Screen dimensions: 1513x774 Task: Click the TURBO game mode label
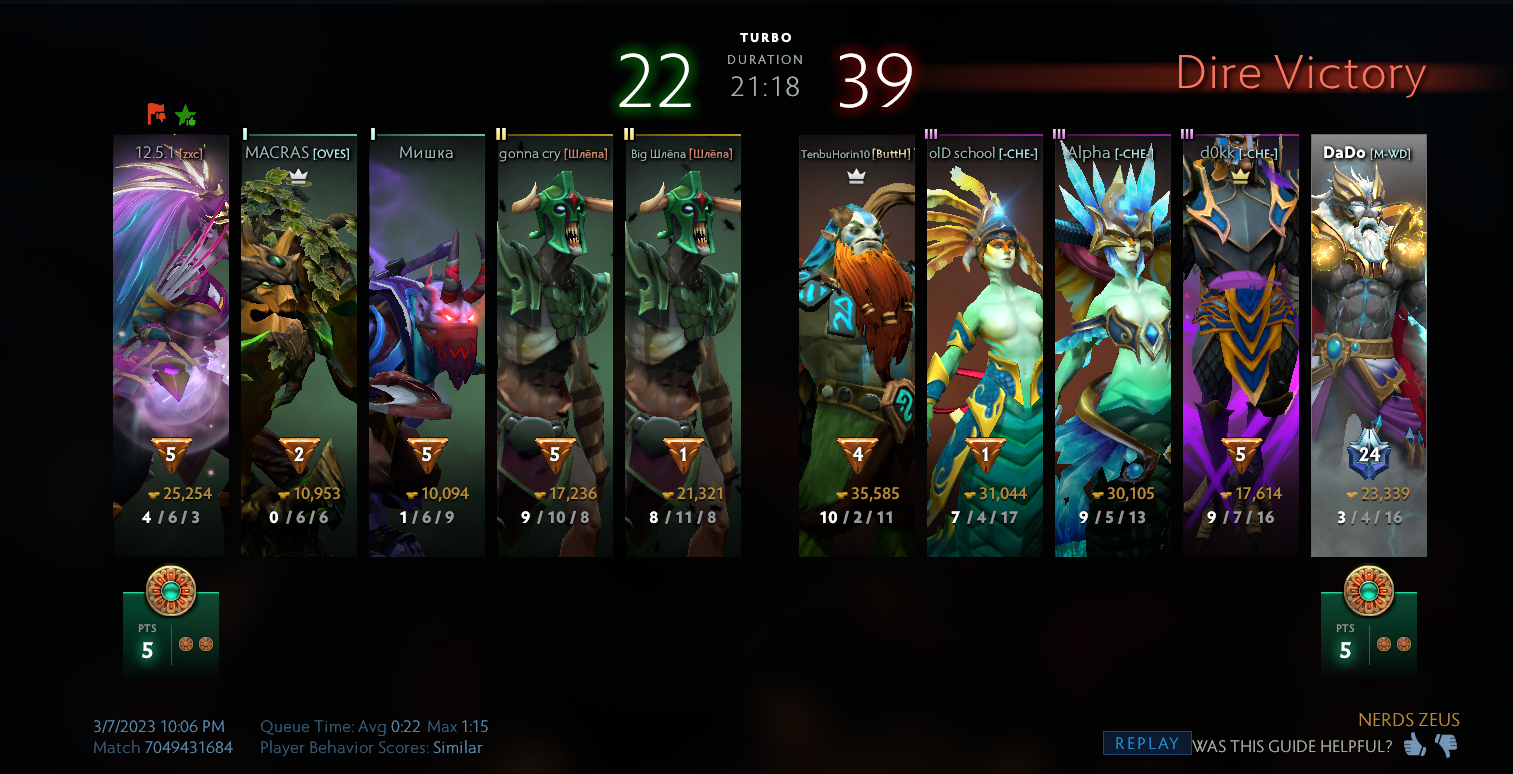[765, 37]
